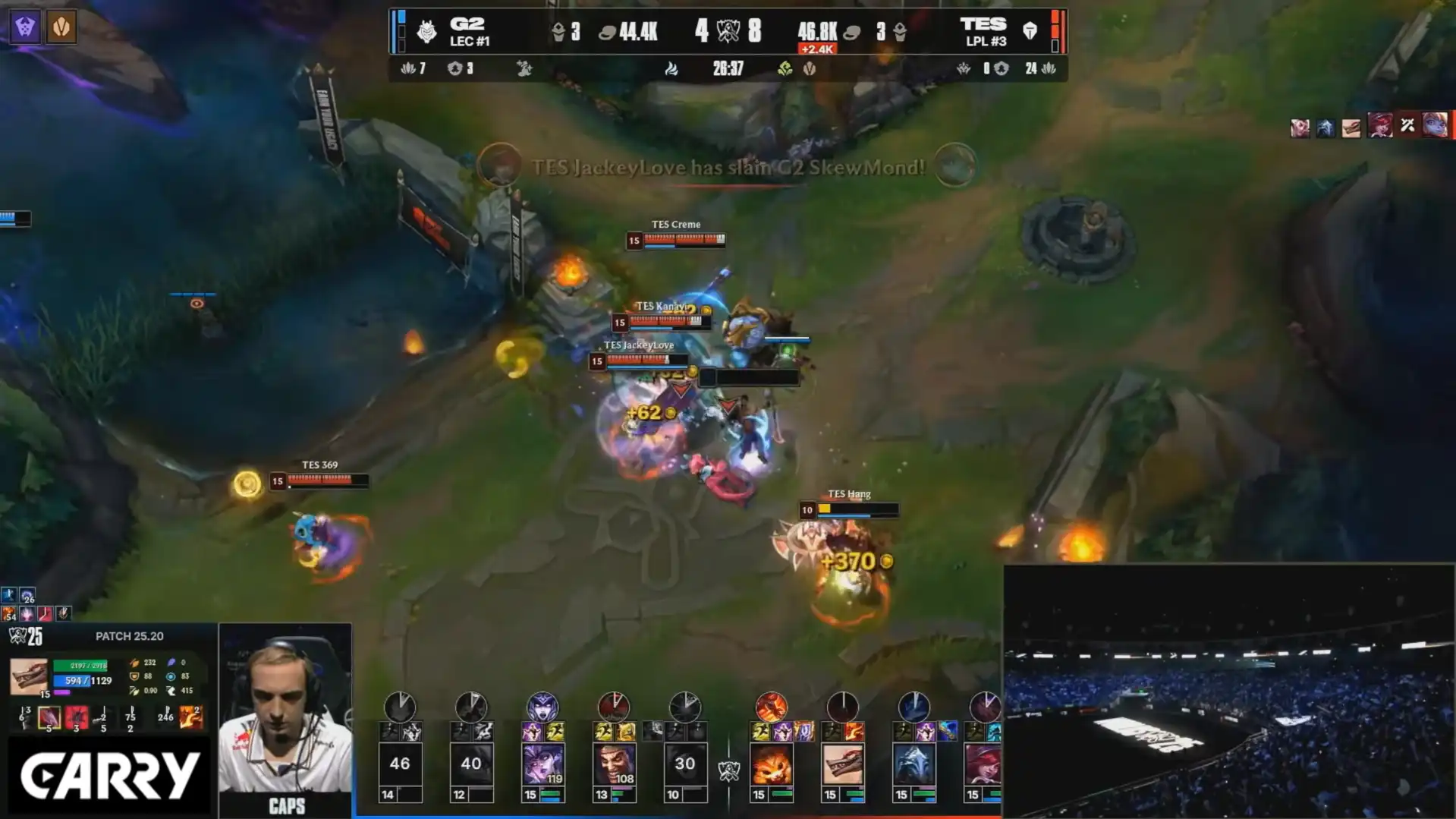
Task: Click the featured champion portrait in stats panel
Action: click(x=29, y=676)
